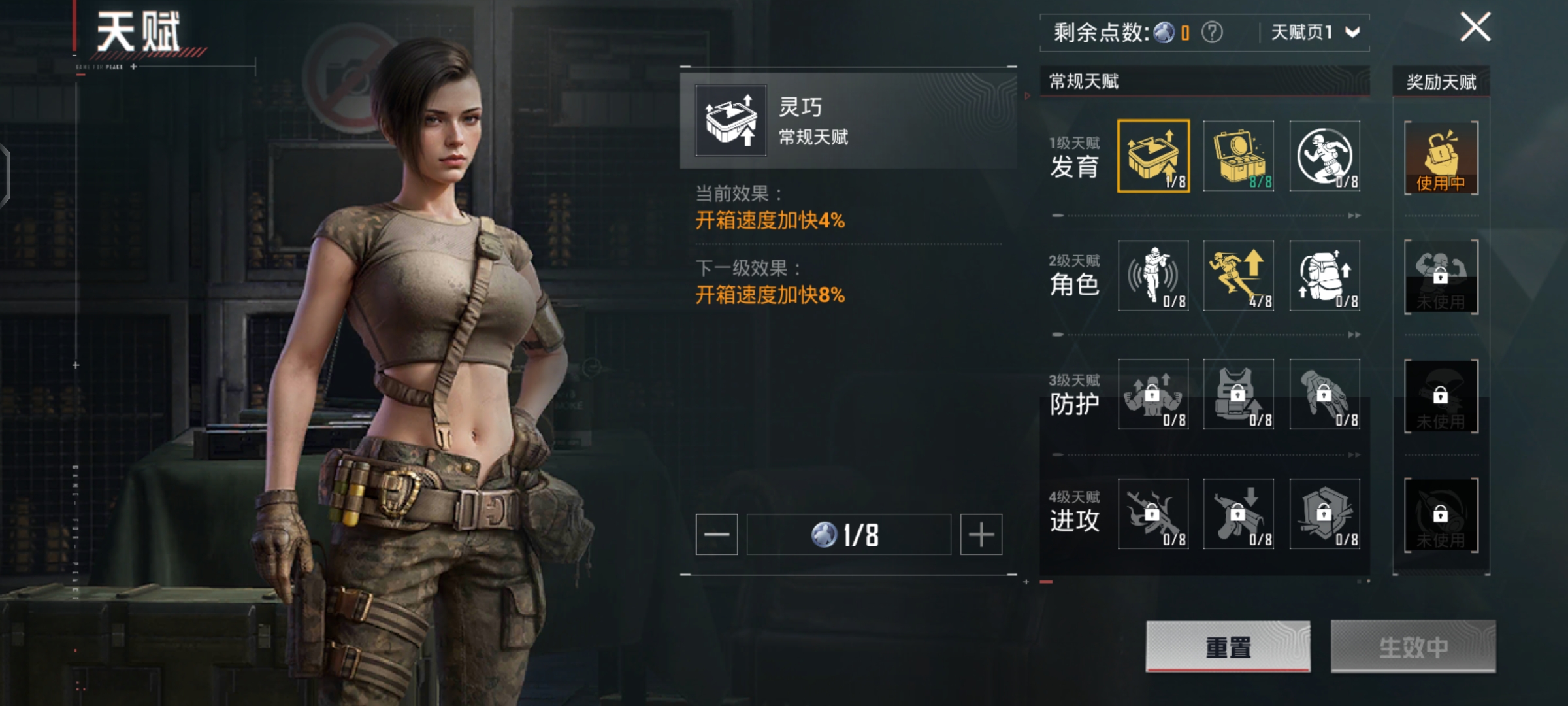Select the 灵巧 crate-opening talent in the grid
The width and height of the screenshot is (1568, 706).
click(x=1153, y=156)
